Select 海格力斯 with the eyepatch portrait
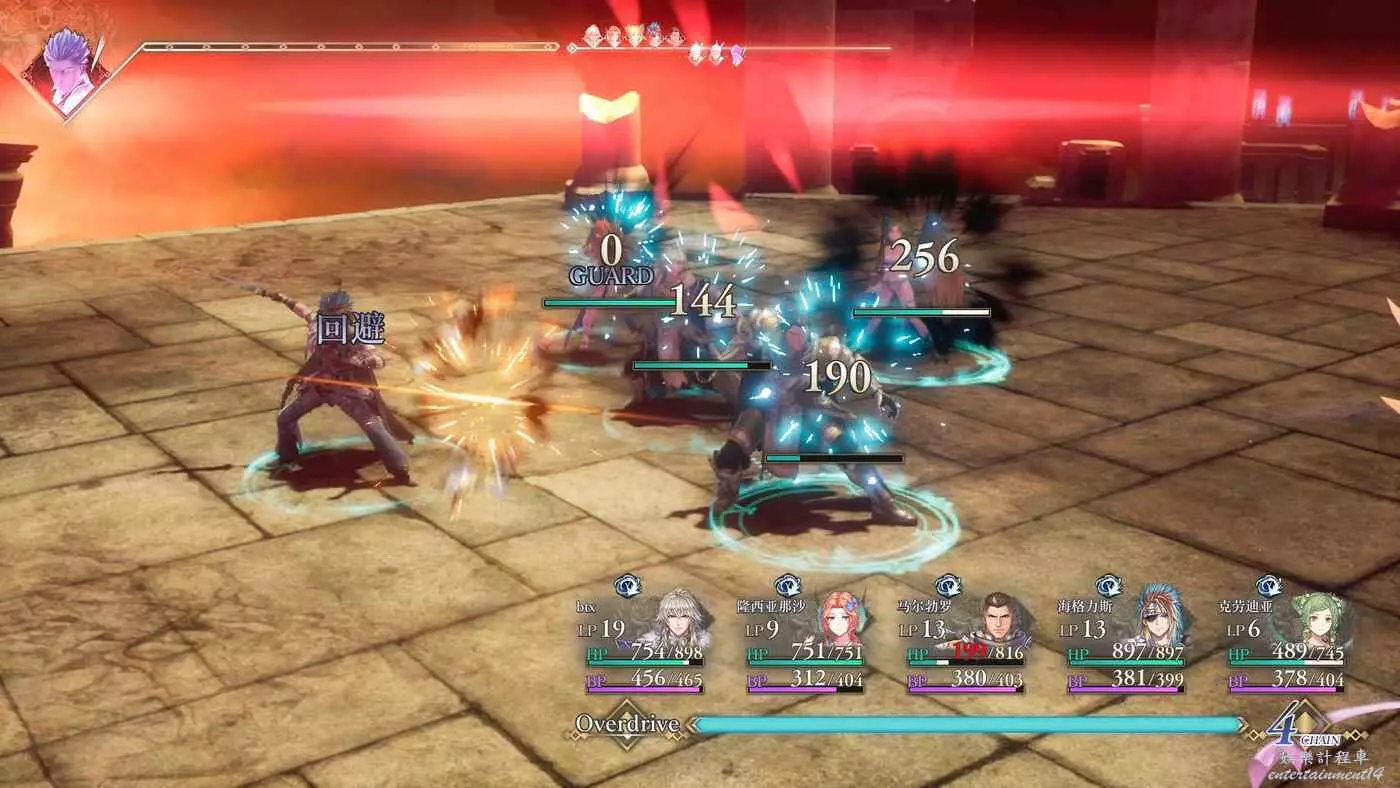 1158,620
